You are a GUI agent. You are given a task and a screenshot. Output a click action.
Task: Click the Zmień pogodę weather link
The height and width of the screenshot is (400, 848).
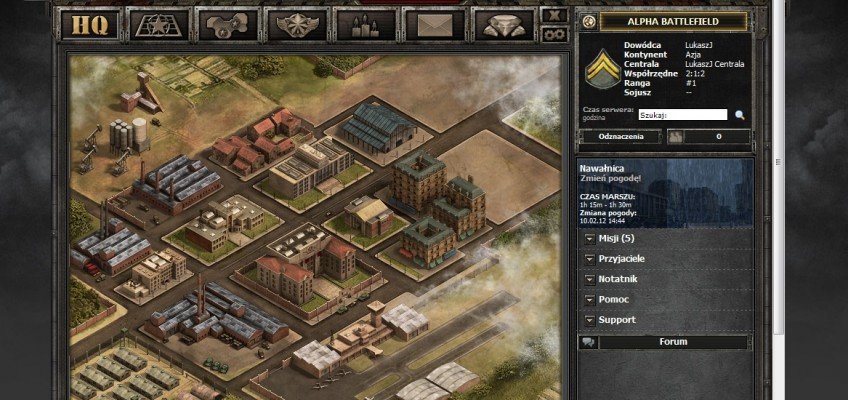click(x=610, y=179)
